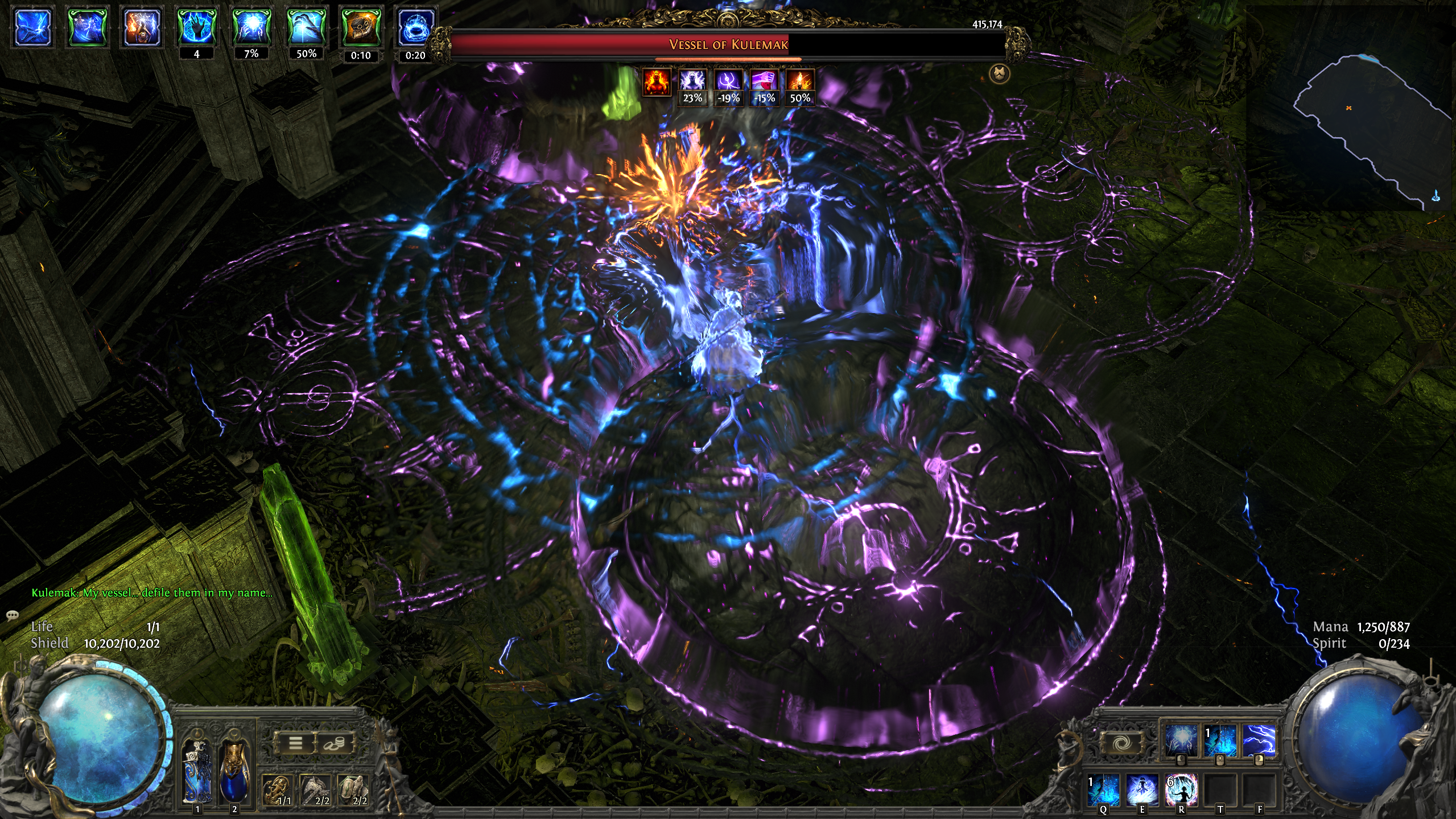This screenshot has height=819, width=1456.
Task: Click the round emblem under the boss bar
Action: coord(999,73)
